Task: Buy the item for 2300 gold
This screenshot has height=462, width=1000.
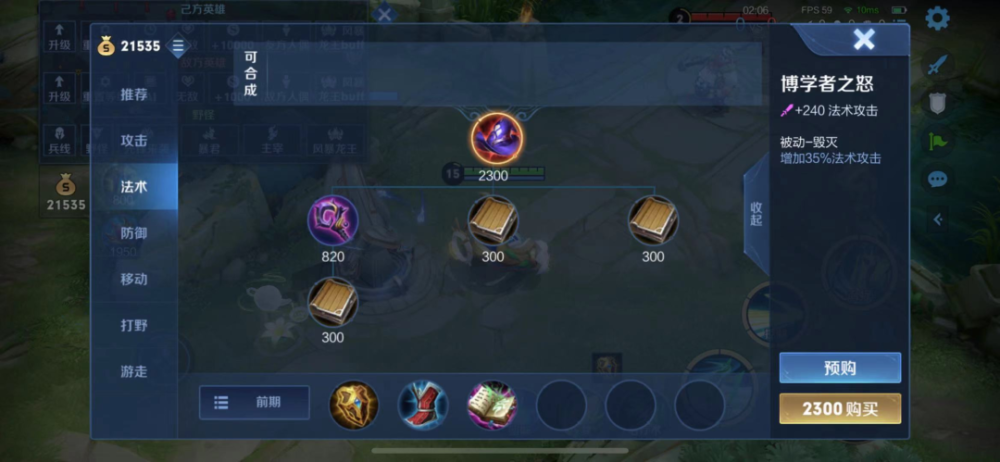Action: pos(840,408)
